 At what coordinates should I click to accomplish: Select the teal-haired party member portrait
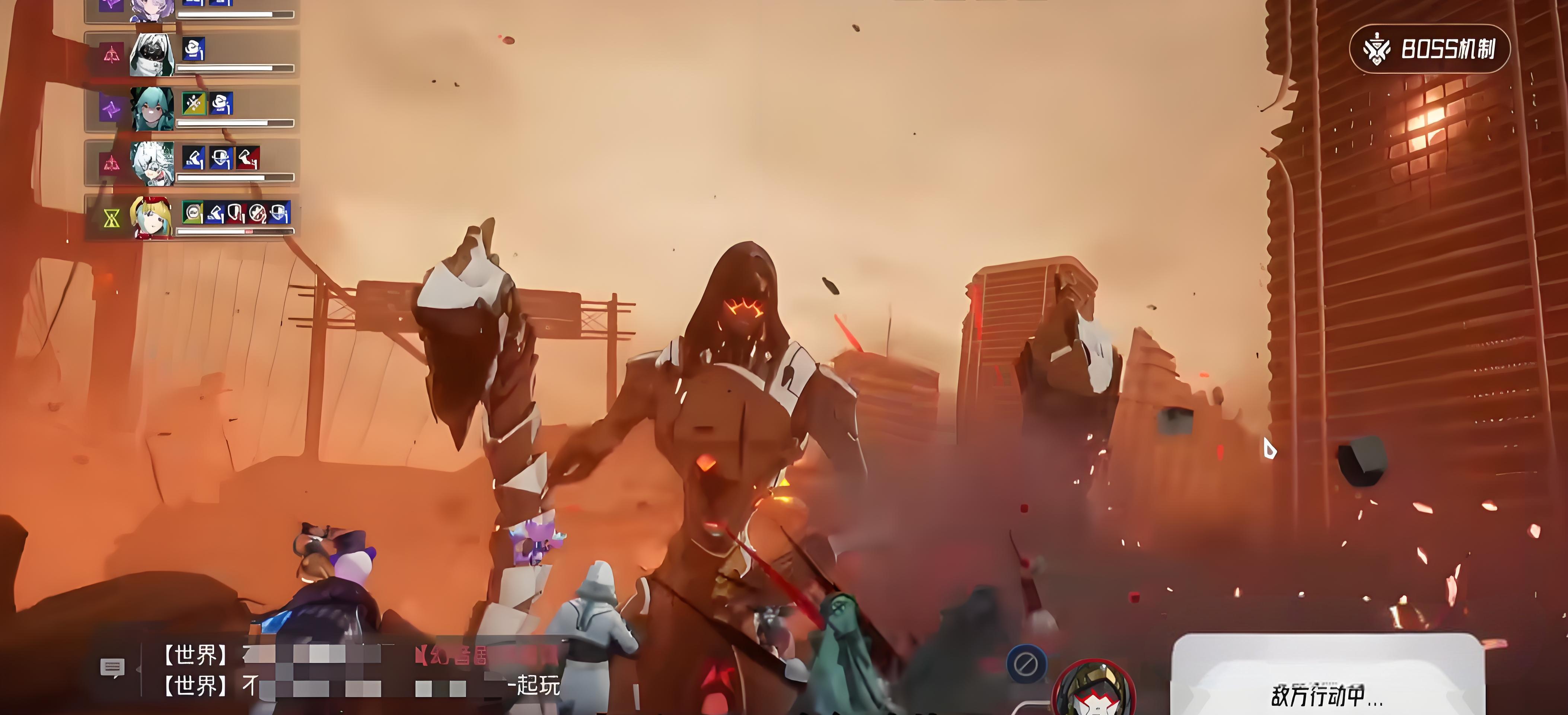(x=152, y=109)
